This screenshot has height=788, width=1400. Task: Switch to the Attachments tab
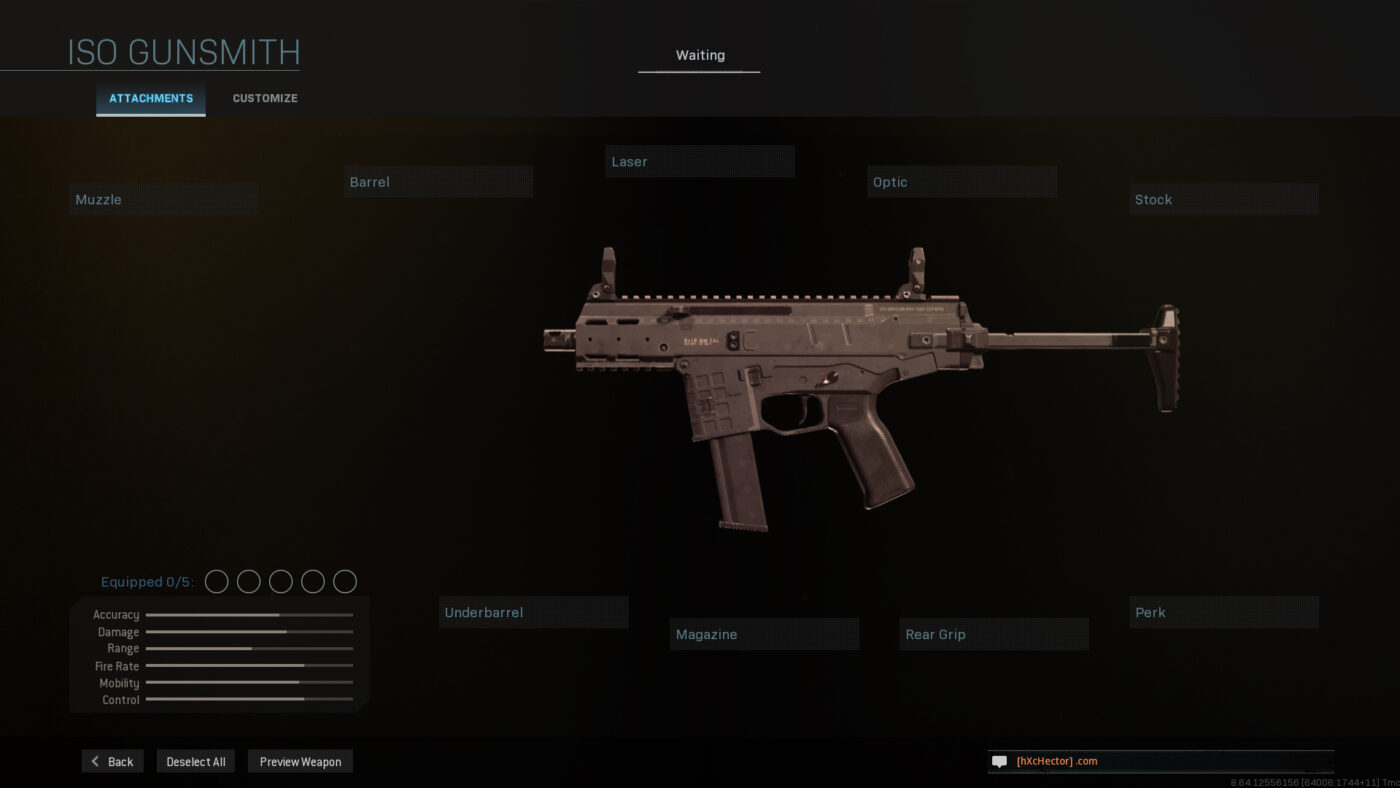pyautogui.click(x=151, y=98)
